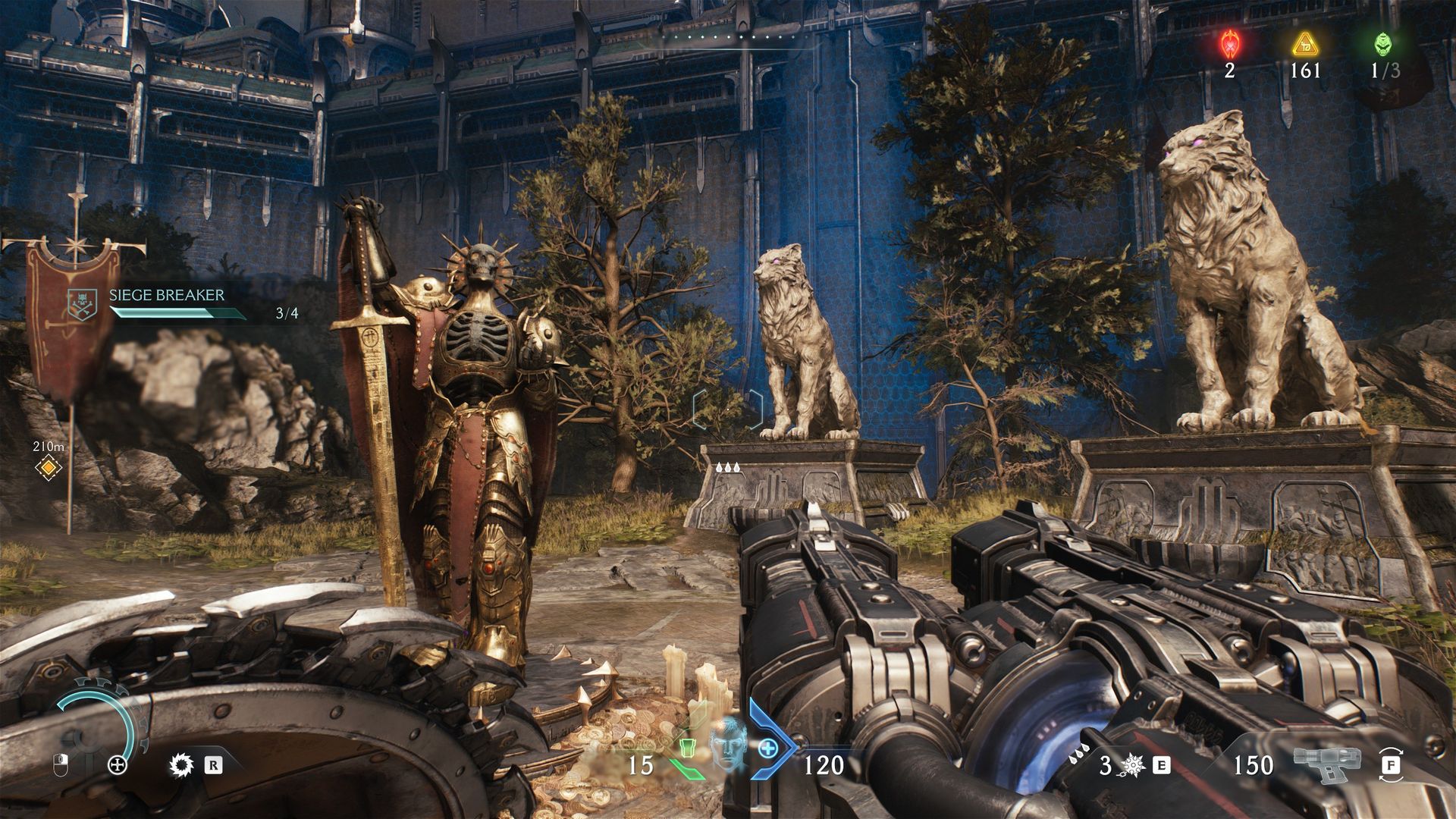Click the red demonic crest icon
This screenshot has height=819, width=1456.
pos(1228,45)
